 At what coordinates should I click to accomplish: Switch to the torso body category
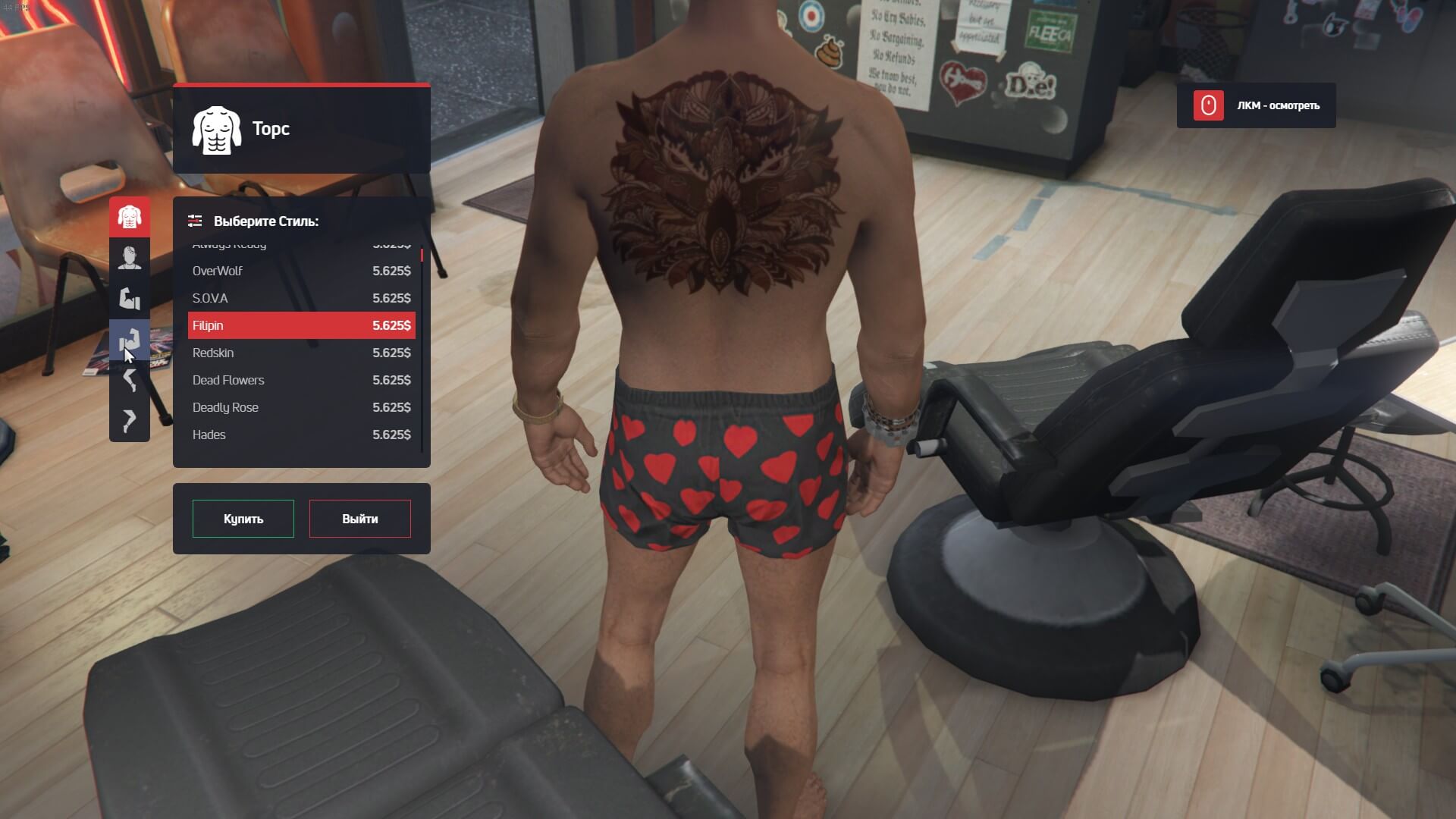(130, 217)
